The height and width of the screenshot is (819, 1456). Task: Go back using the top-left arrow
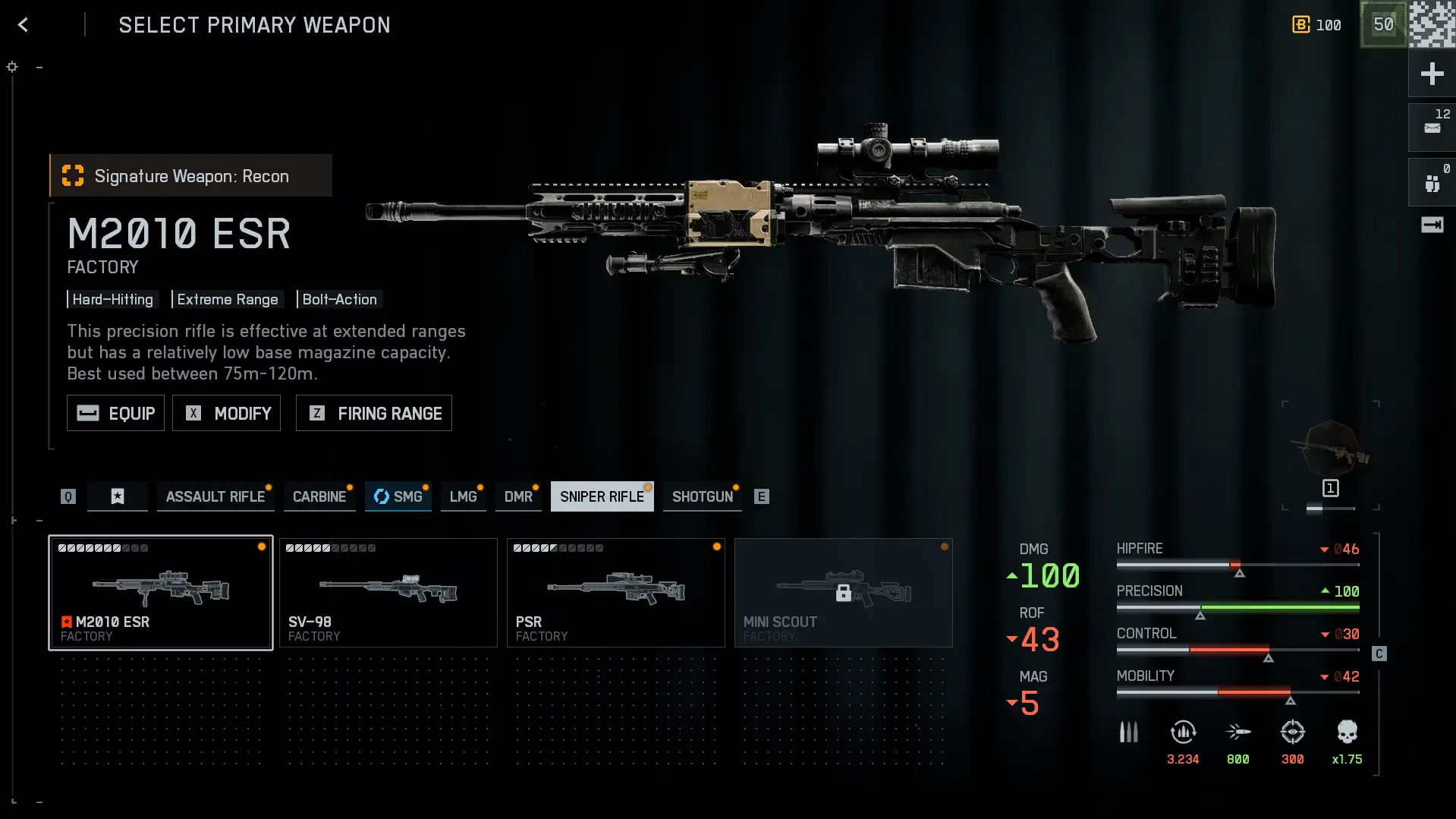pyautogui.click(x=23, y=25)
